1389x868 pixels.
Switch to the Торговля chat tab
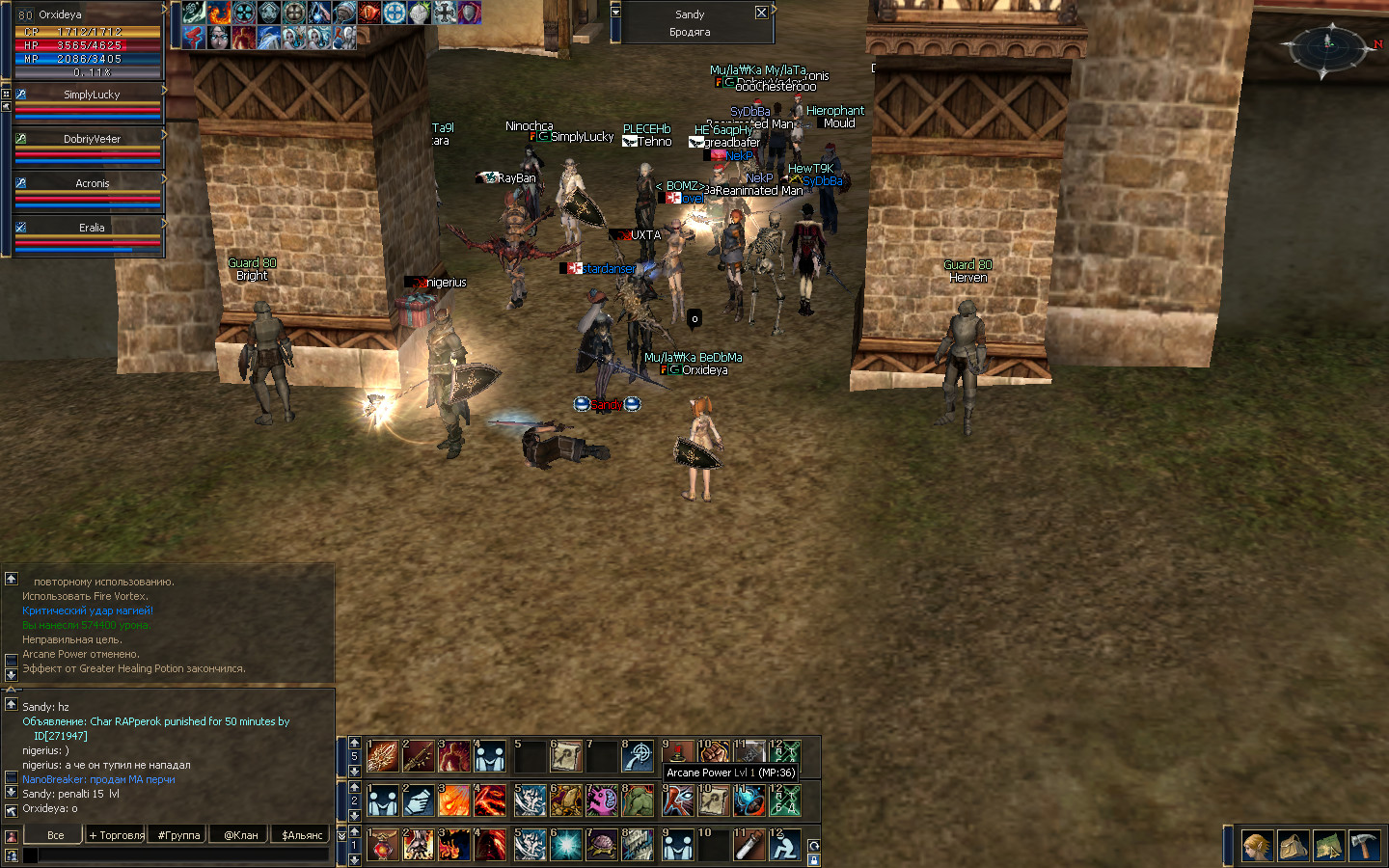click(x=117, y=835)
